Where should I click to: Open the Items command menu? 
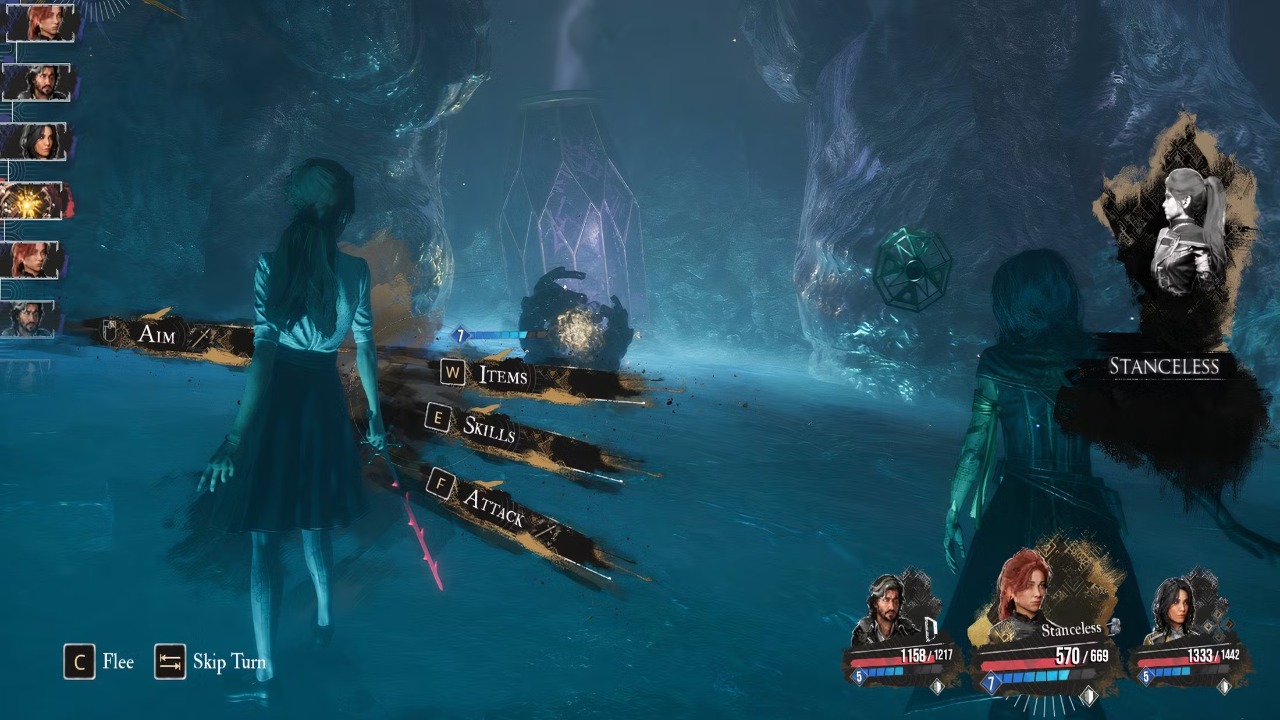503,375
